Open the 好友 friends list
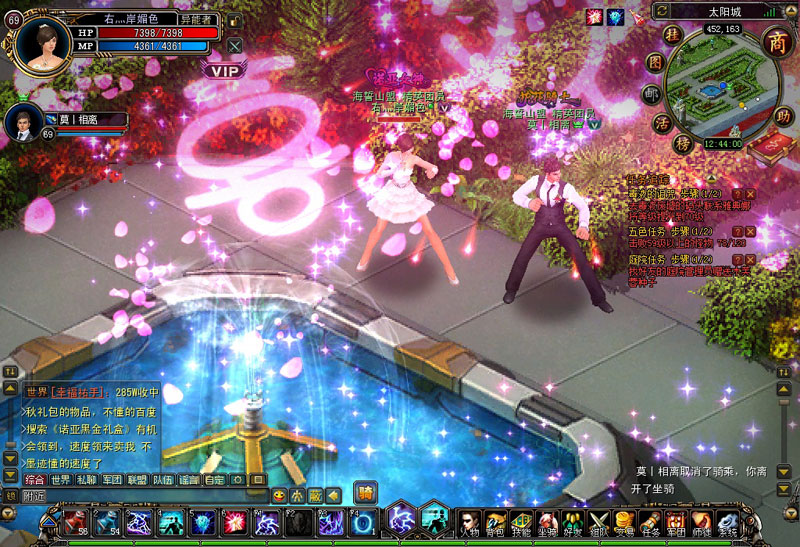Viewport: 800px width, 547px height. point(572,522)
